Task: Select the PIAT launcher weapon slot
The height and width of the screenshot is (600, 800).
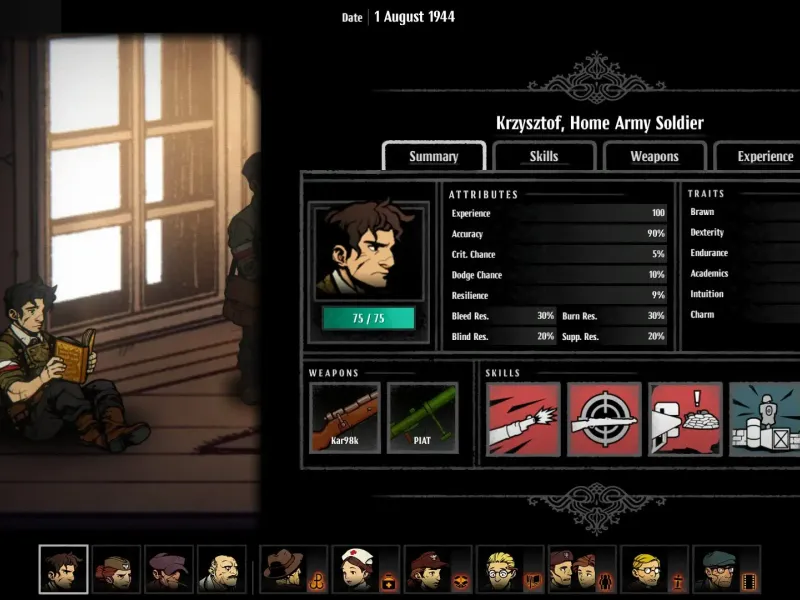Action: (422, 417)
